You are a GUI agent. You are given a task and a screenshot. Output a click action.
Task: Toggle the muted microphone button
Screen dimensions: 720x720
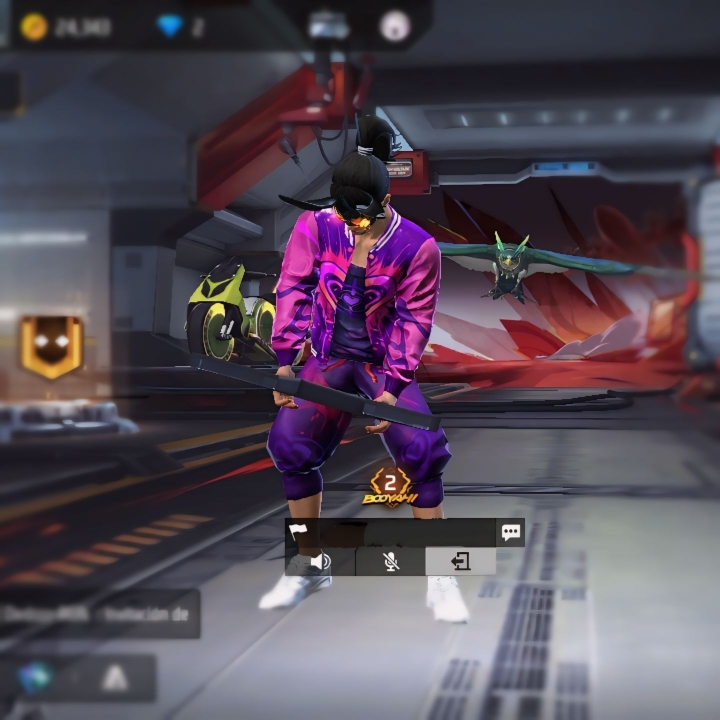391,561
